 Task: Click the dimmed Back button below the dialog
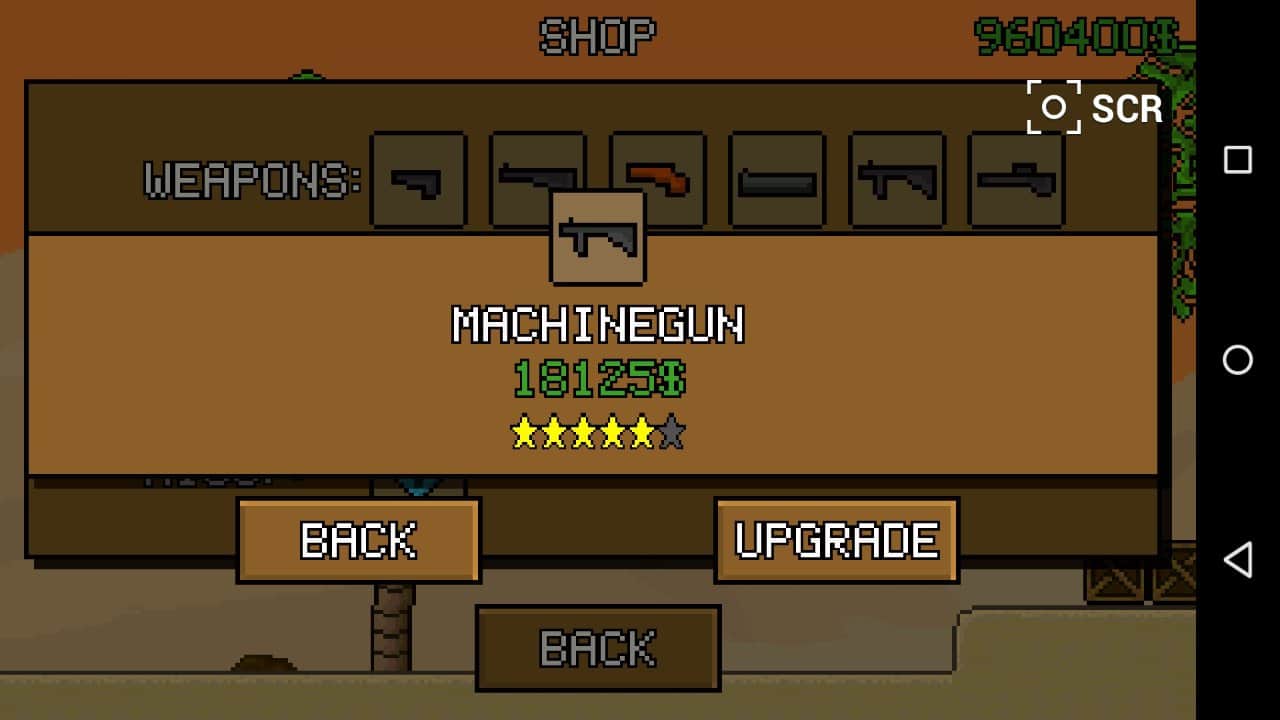pos(597,648)
